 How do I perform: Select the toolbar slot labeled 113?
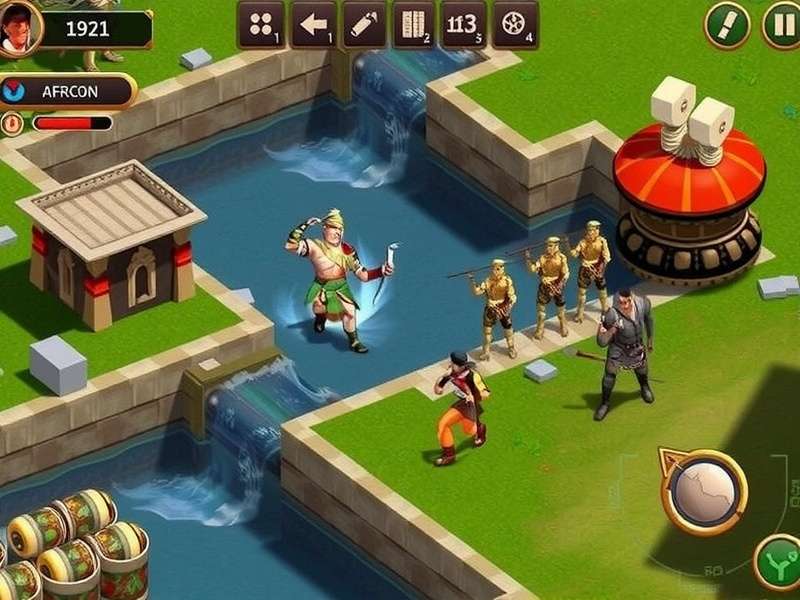click(463, 24)
